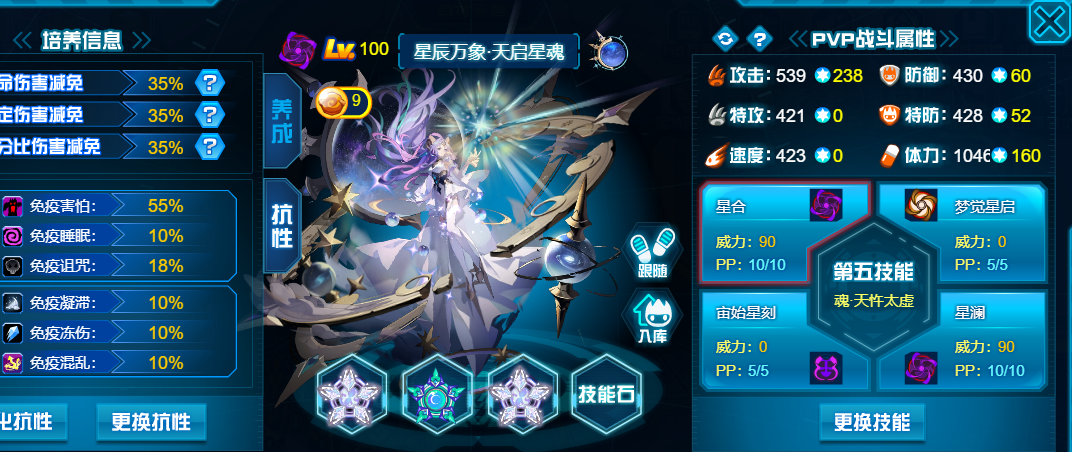The width and height of the screenshot is (1072, 452).
Task: Open the 养成 tab
Action: pyautogui.click(x=282, y=120)
